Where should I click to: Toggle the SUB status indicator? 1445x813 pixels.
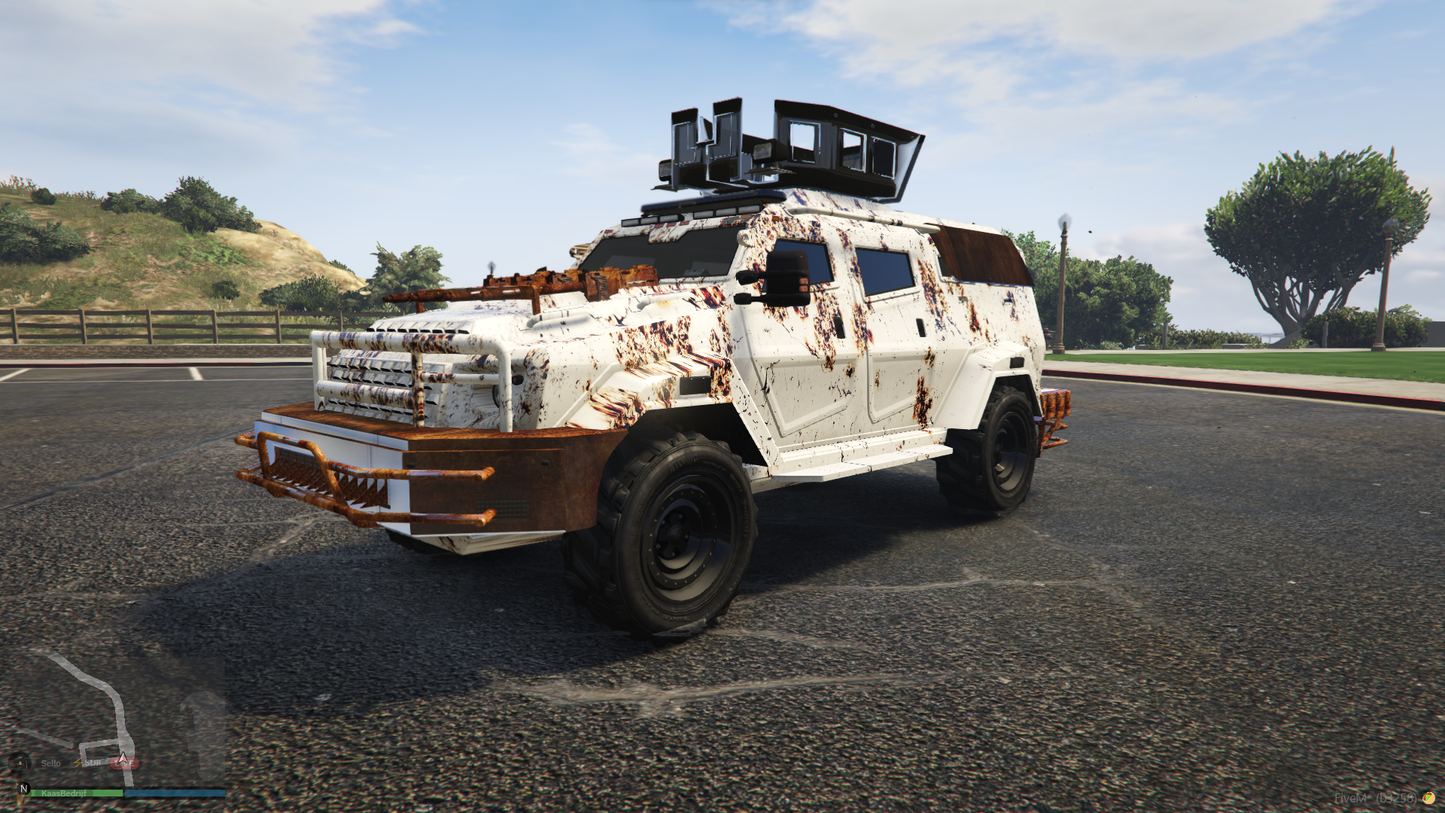[x=93, y=762]
